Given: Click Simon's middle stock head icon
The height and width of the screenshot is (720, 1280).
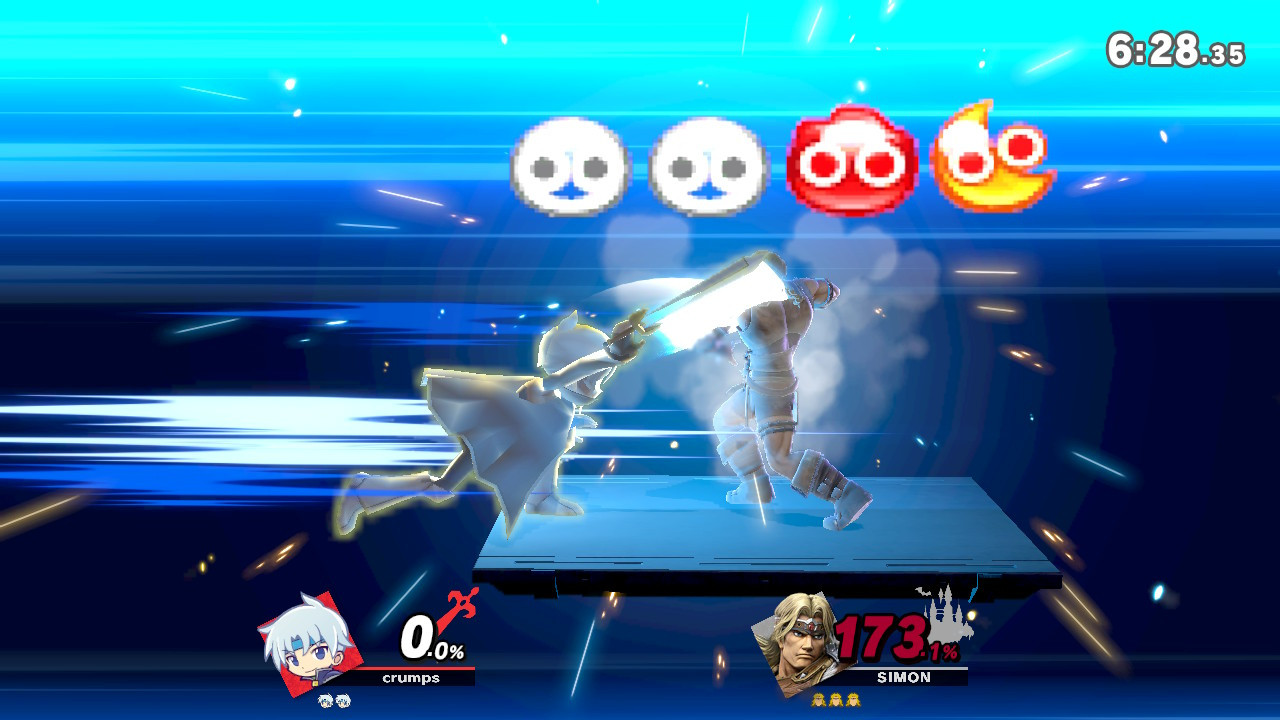Looking at the screenshot, I should pyautogui.click(x=835, y=700).
